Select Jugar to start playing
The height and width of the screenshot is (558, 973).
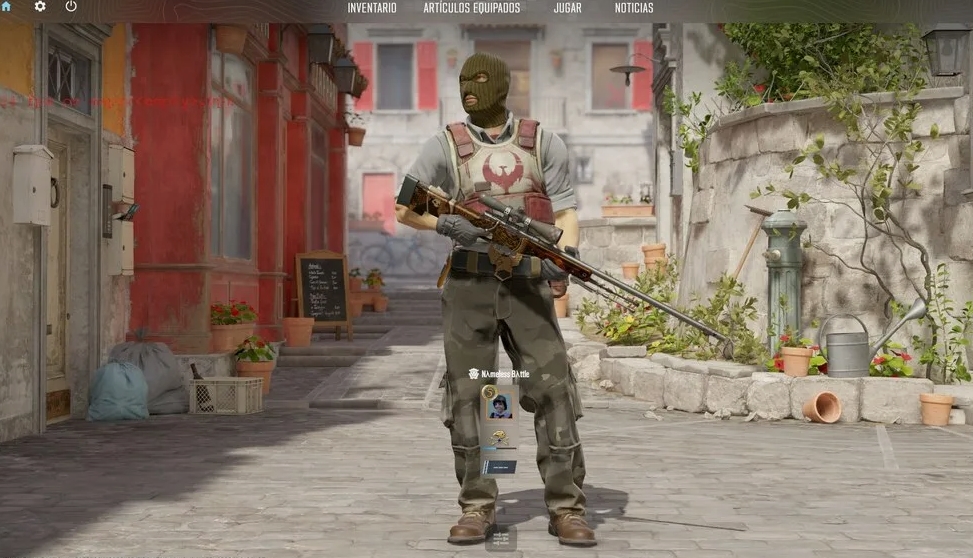coord(567,8)
